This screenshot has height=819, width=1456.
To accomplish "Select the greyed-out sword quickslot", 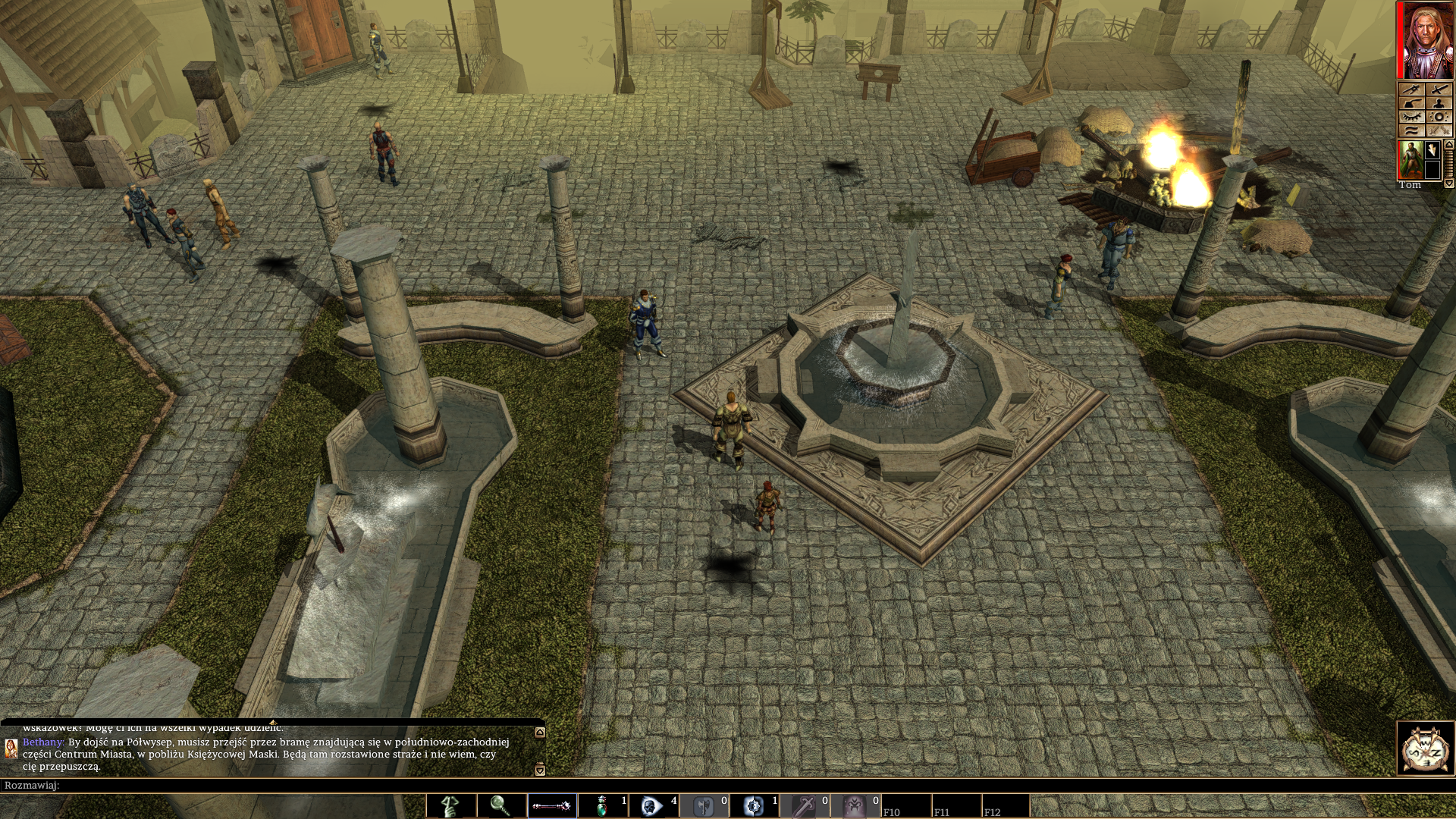I will point(805,805).
